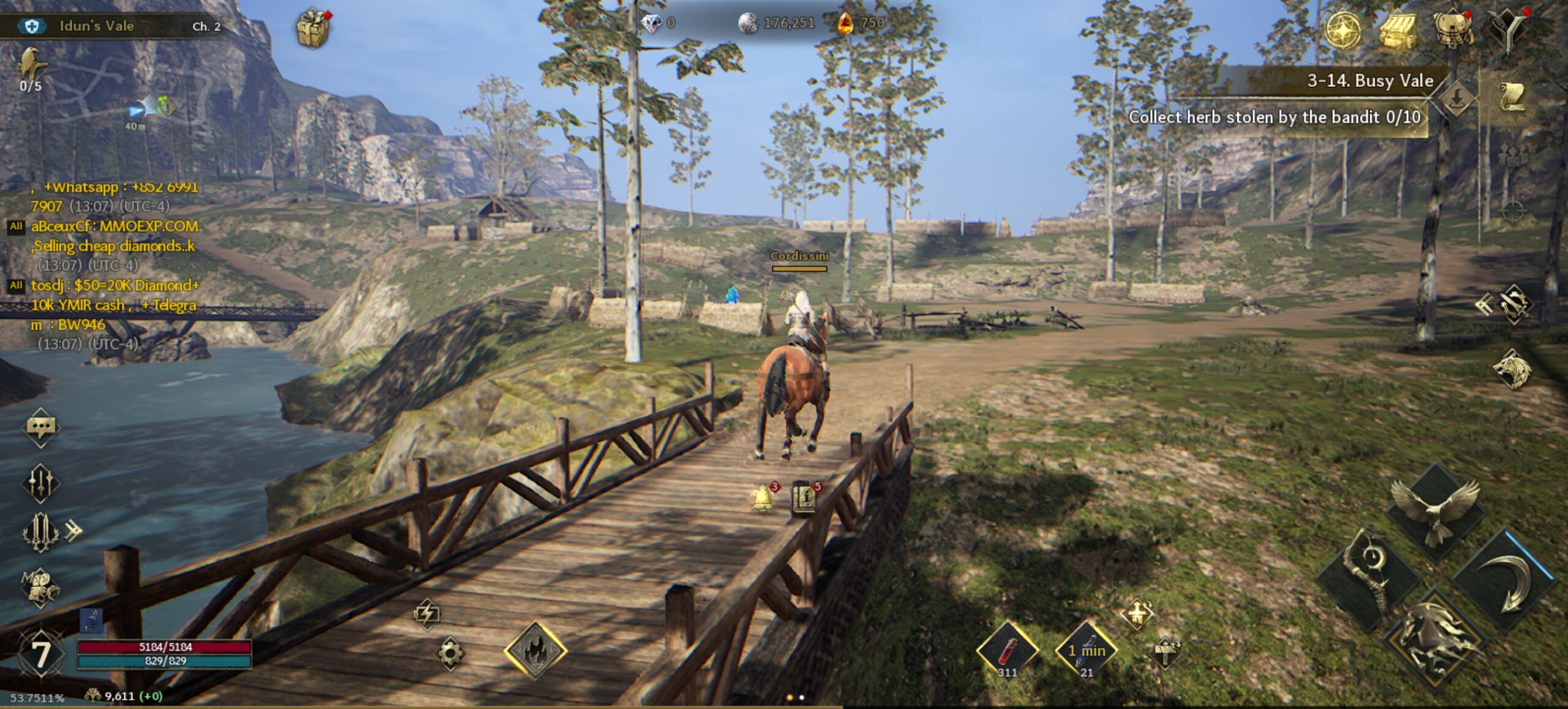
Task: Activate the curved arrow dodge skill
Action: tap(1505, 582)
